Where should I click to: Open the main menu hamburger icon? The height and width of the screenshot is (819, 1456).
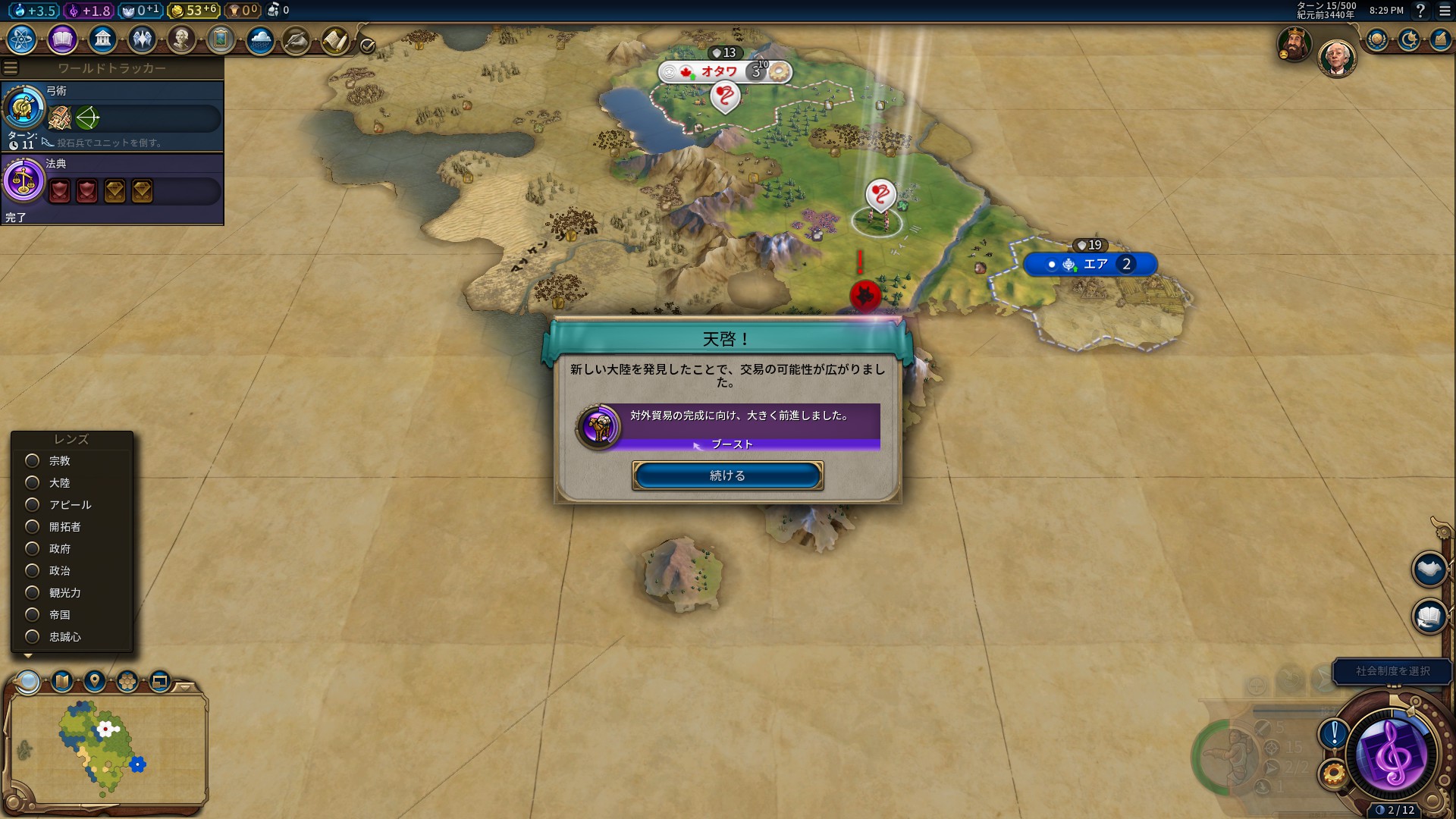pyautogui.click(x=1445, y=11)
